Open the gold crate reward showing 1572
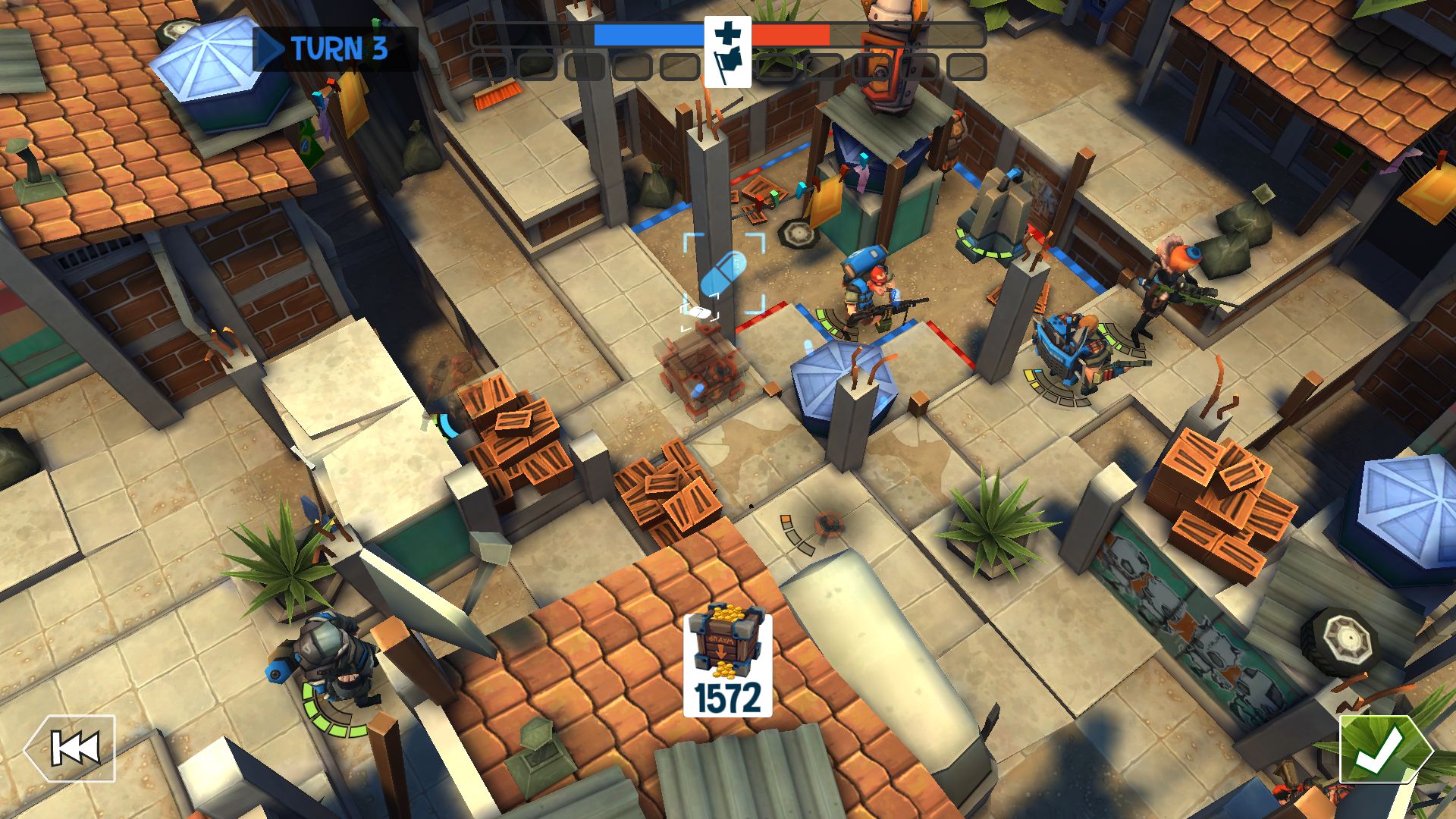1456x819 pixels. tap(727, 665)
